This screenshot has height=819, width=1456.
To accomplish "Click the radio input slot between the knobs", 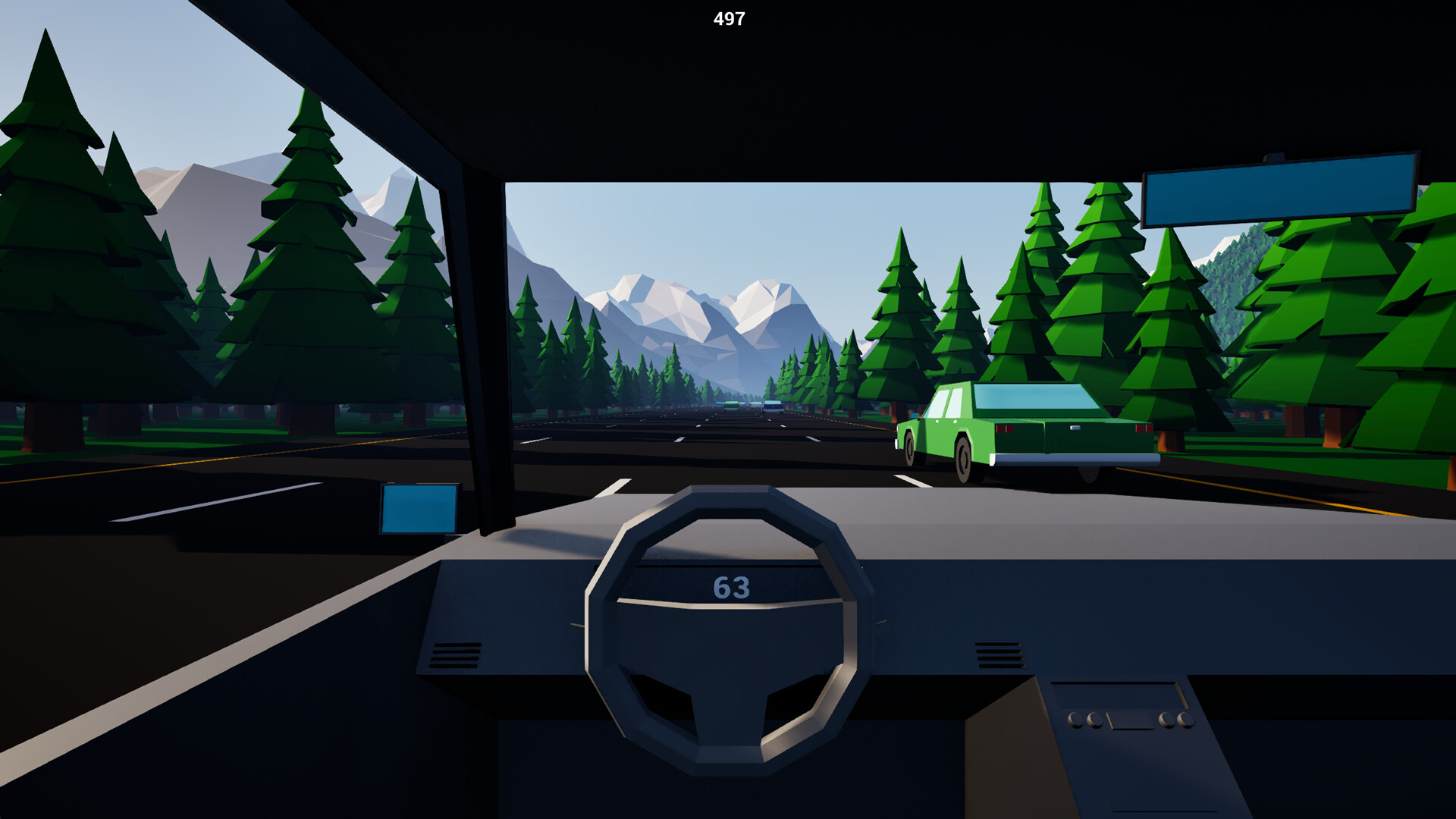I will point(1131,719).
